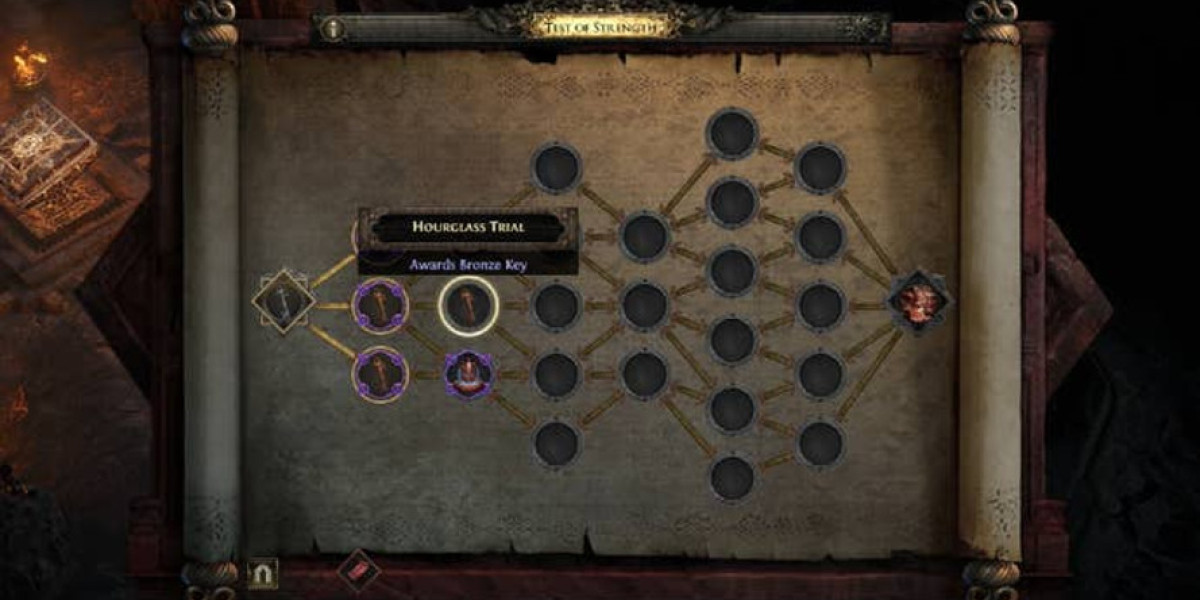Choose the purple-framed node with red figure
1200x600 pixels.
(x=469, y=373)
